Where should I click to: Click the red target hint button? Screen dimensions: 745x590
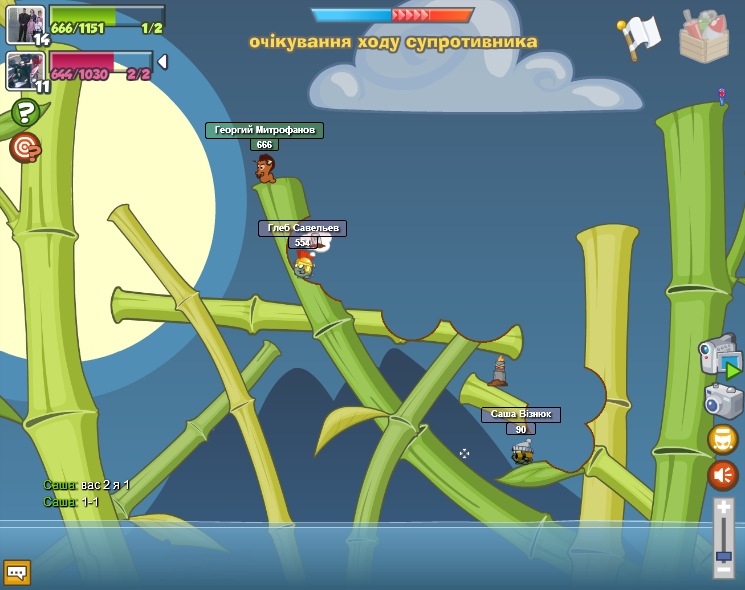pyautogui.click(x=25, y=148)
